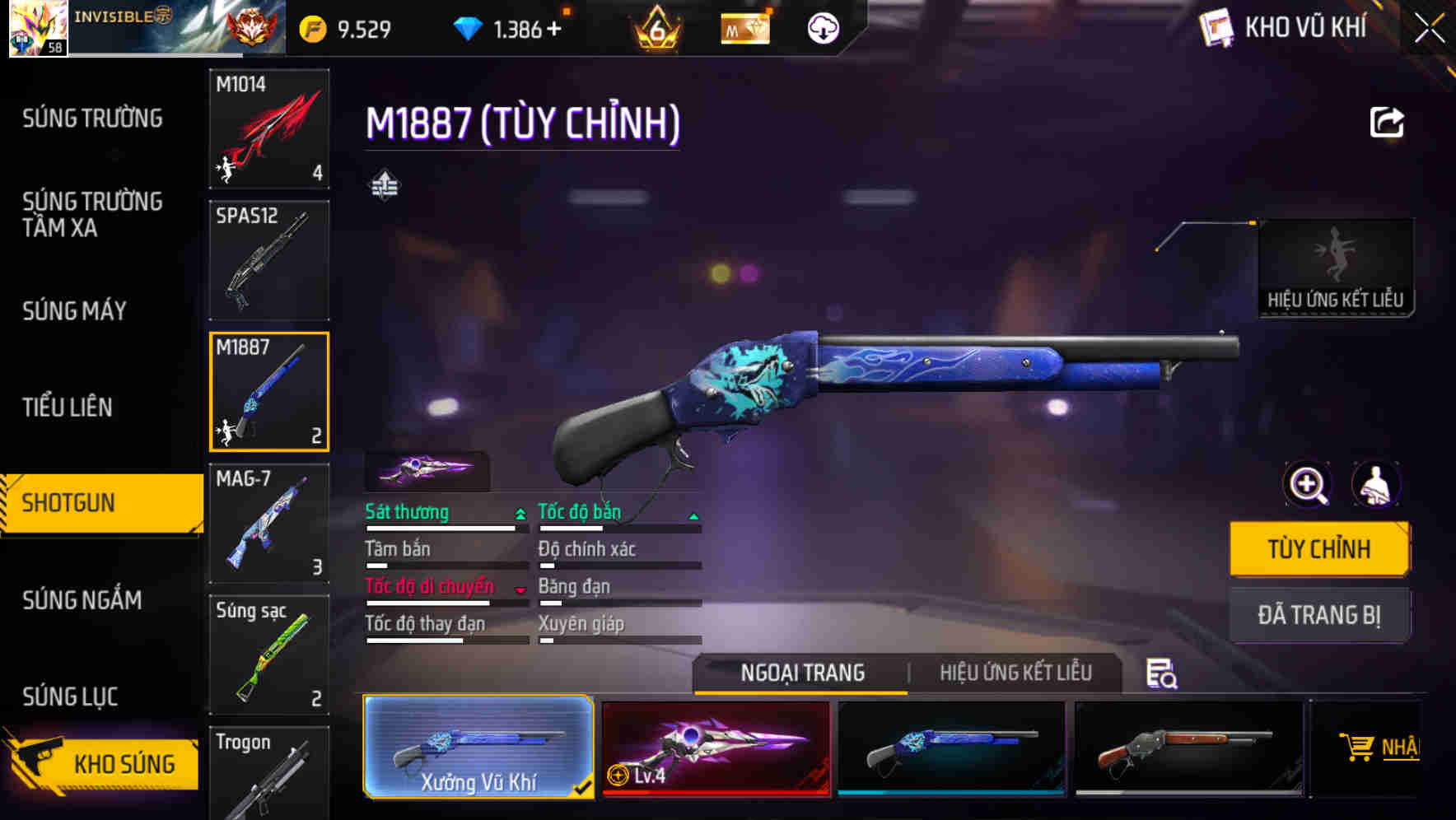Open the magnifier zoom preview icon
Screen dimensions: 1456x820
click(1308, 484)
